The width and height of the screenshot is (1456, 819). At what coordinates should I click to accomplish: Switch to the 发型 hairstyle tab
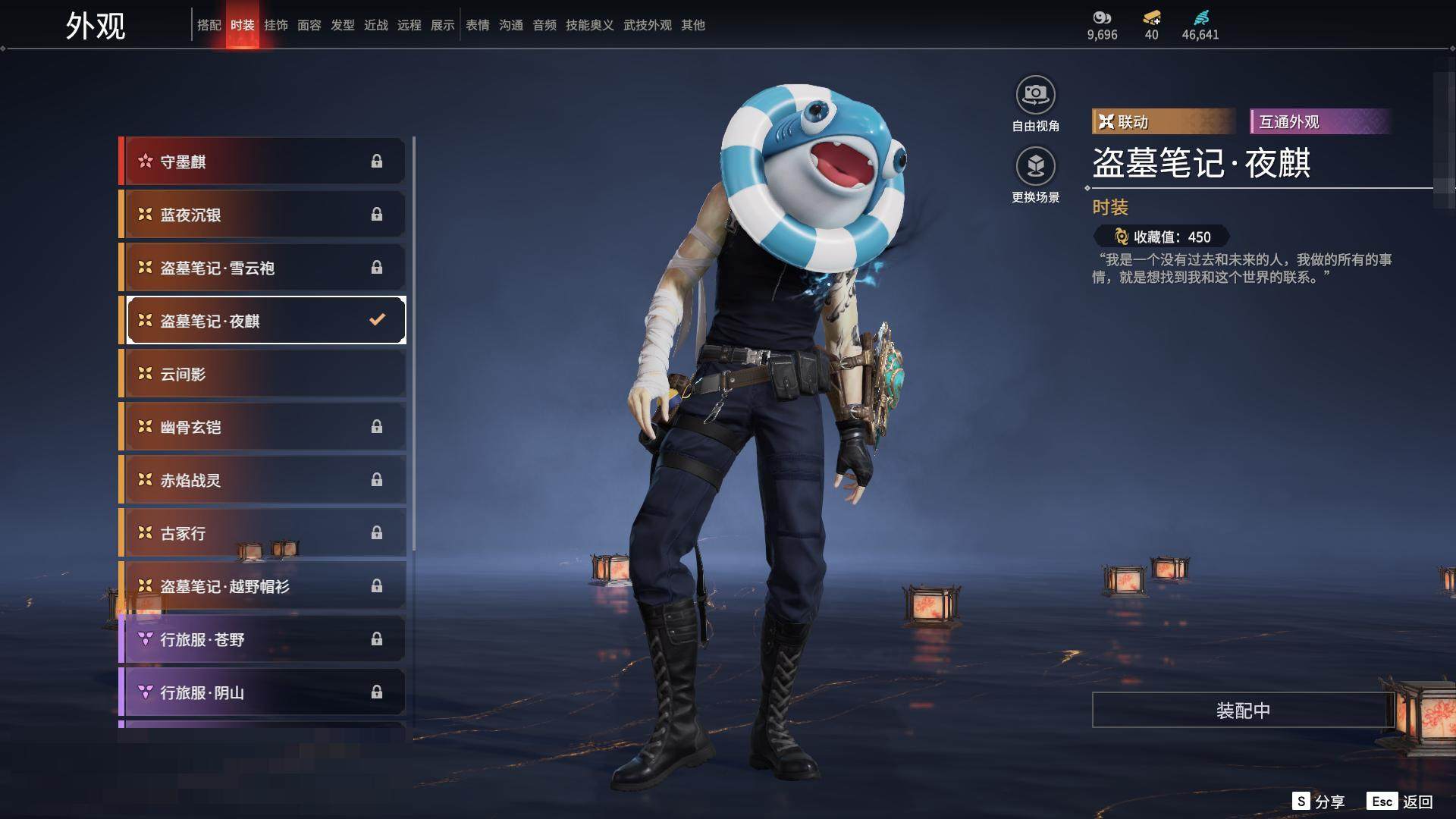343,25
